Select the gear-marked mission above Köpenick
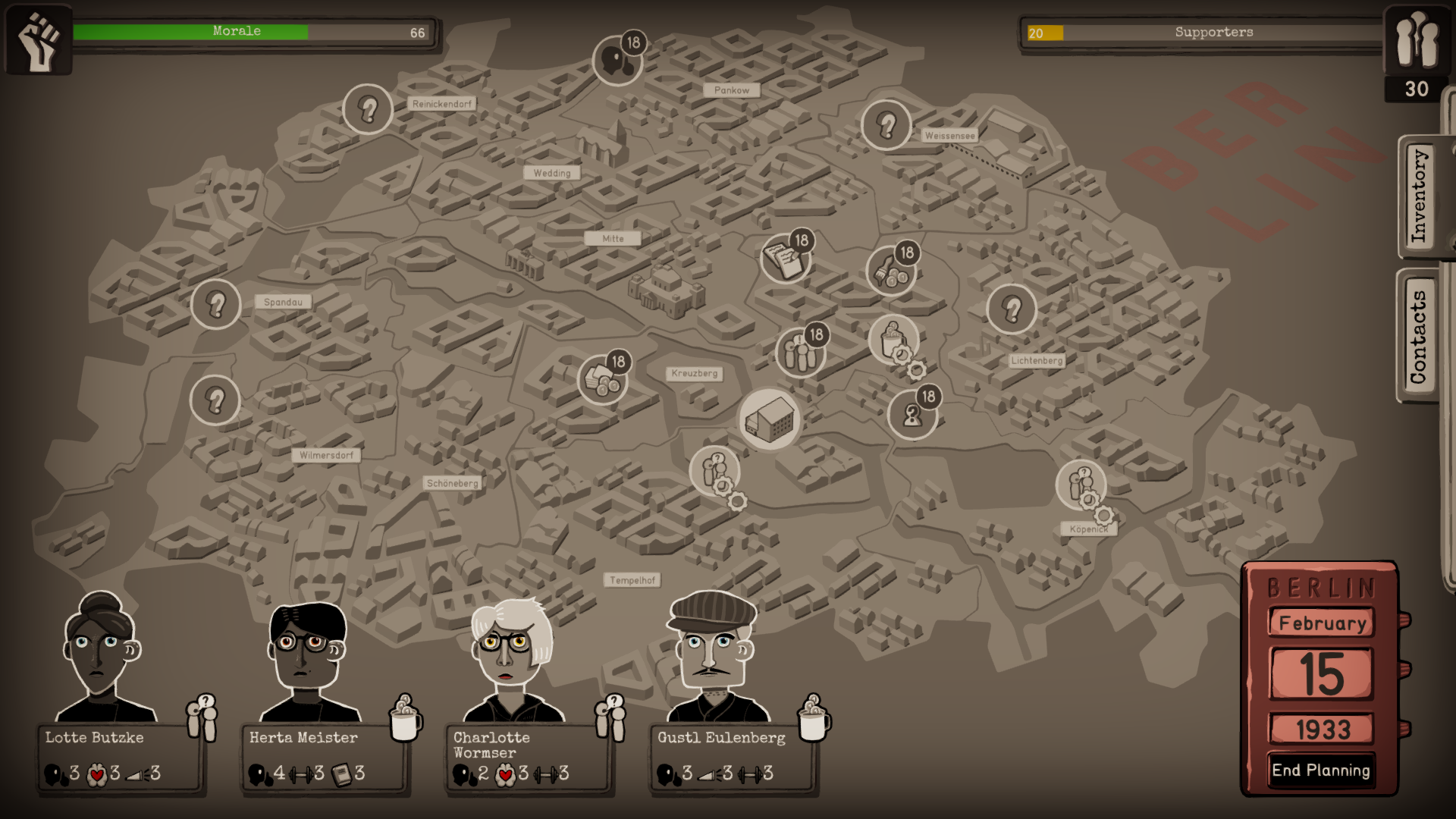 tap(1081, 485)
